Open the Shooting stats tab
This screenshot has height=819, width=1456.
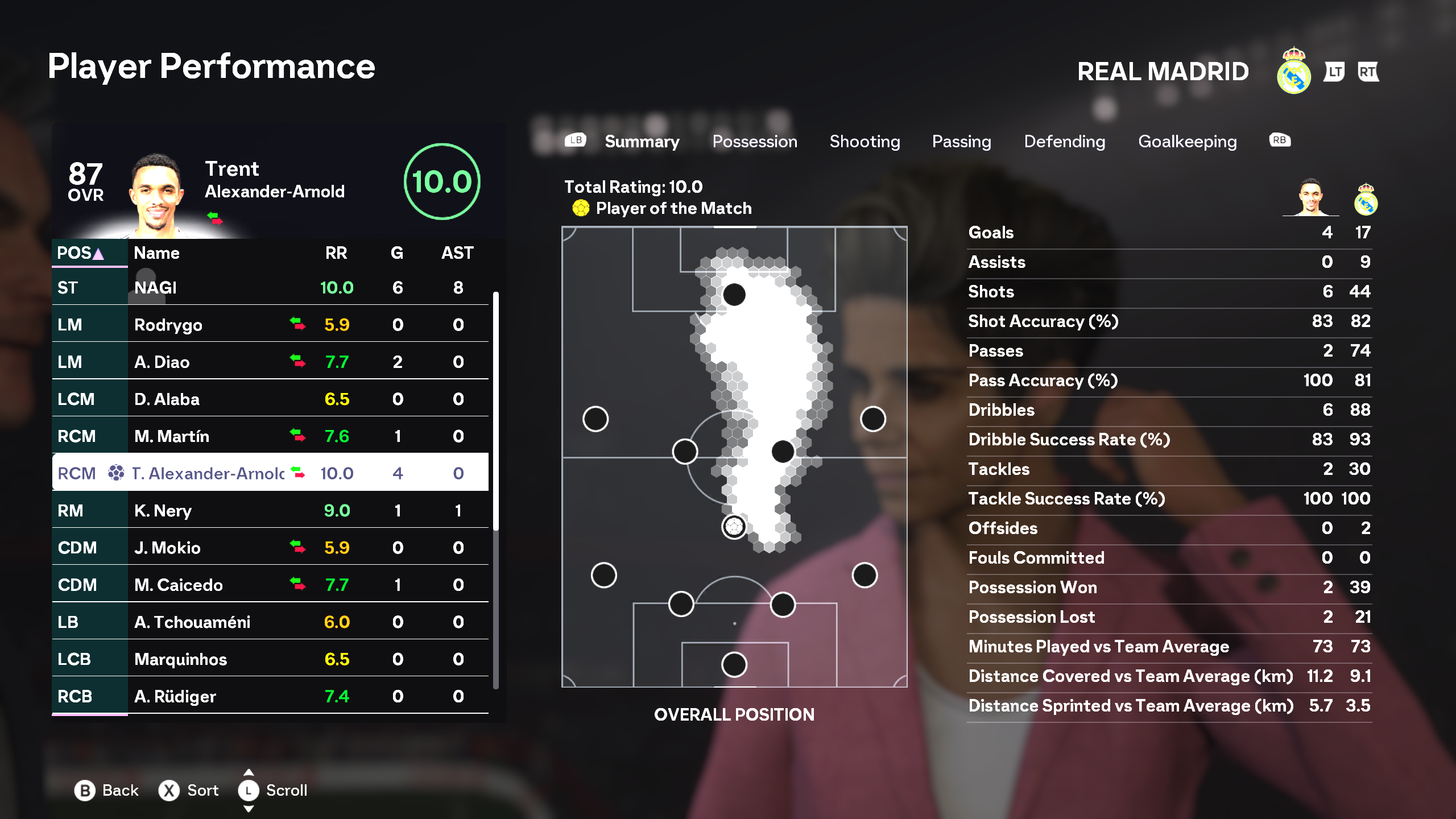coord(864,142)
